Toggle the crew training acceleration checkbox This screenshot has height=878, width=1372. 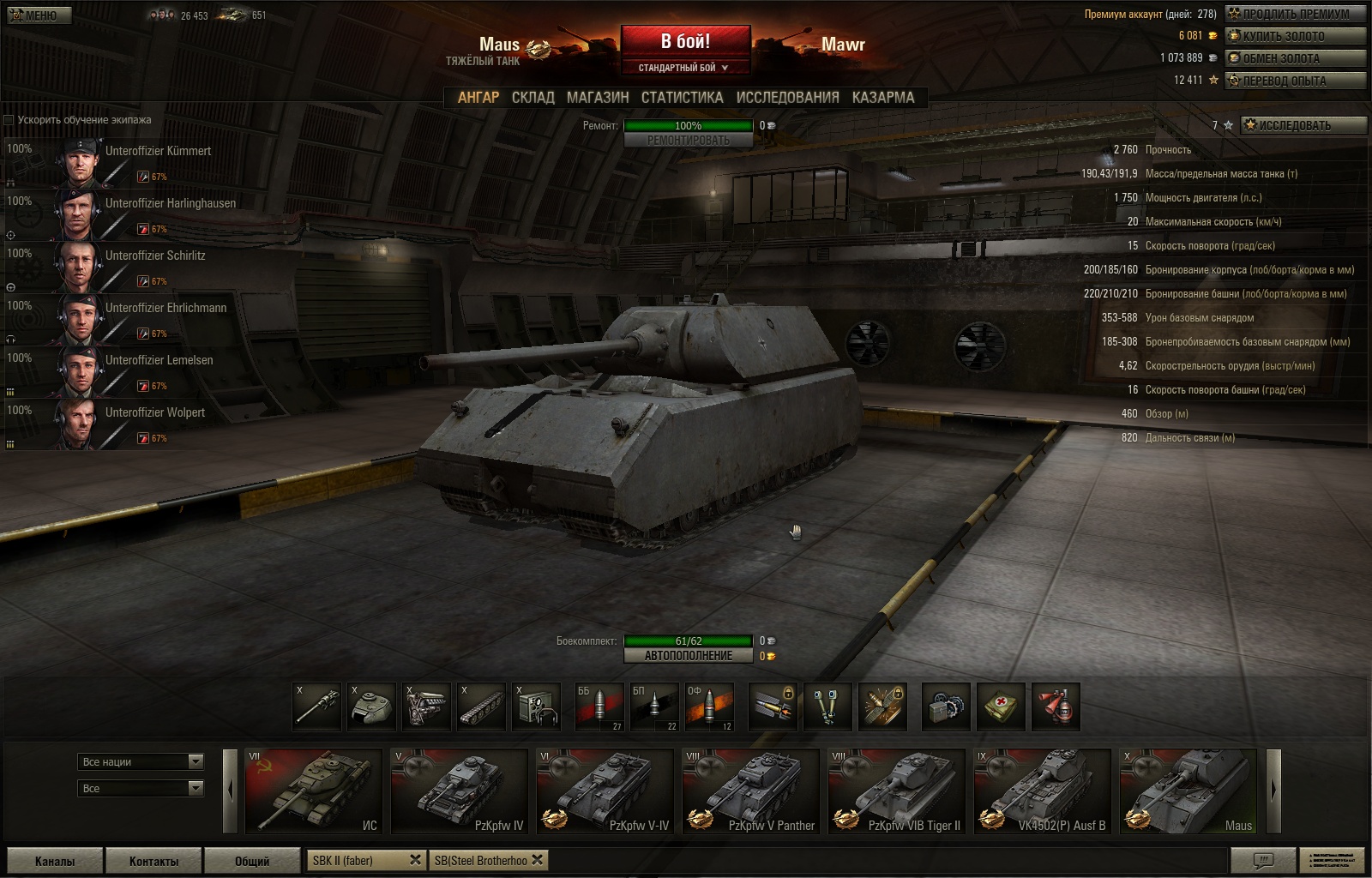pyautogui.click(x=9, y=120)
